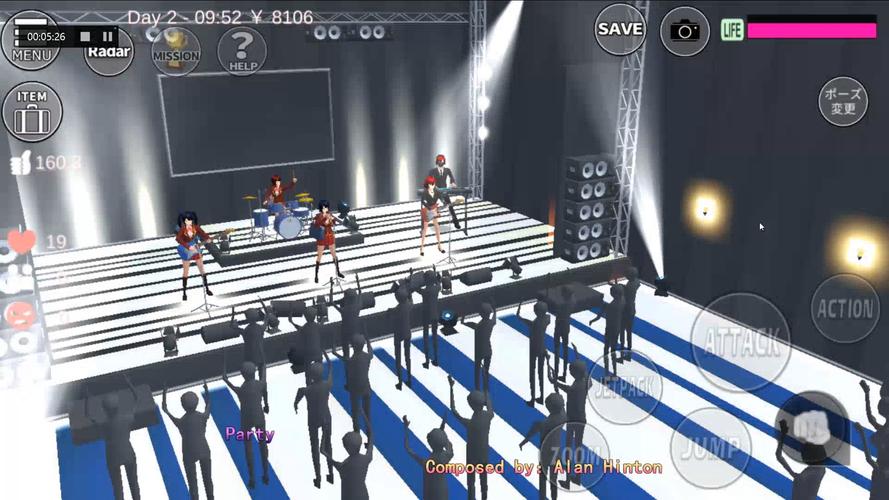Open the ITEM suitcase inventory
Image resolution: width=889 pixels, height=500 pixels.
point(32,111)
